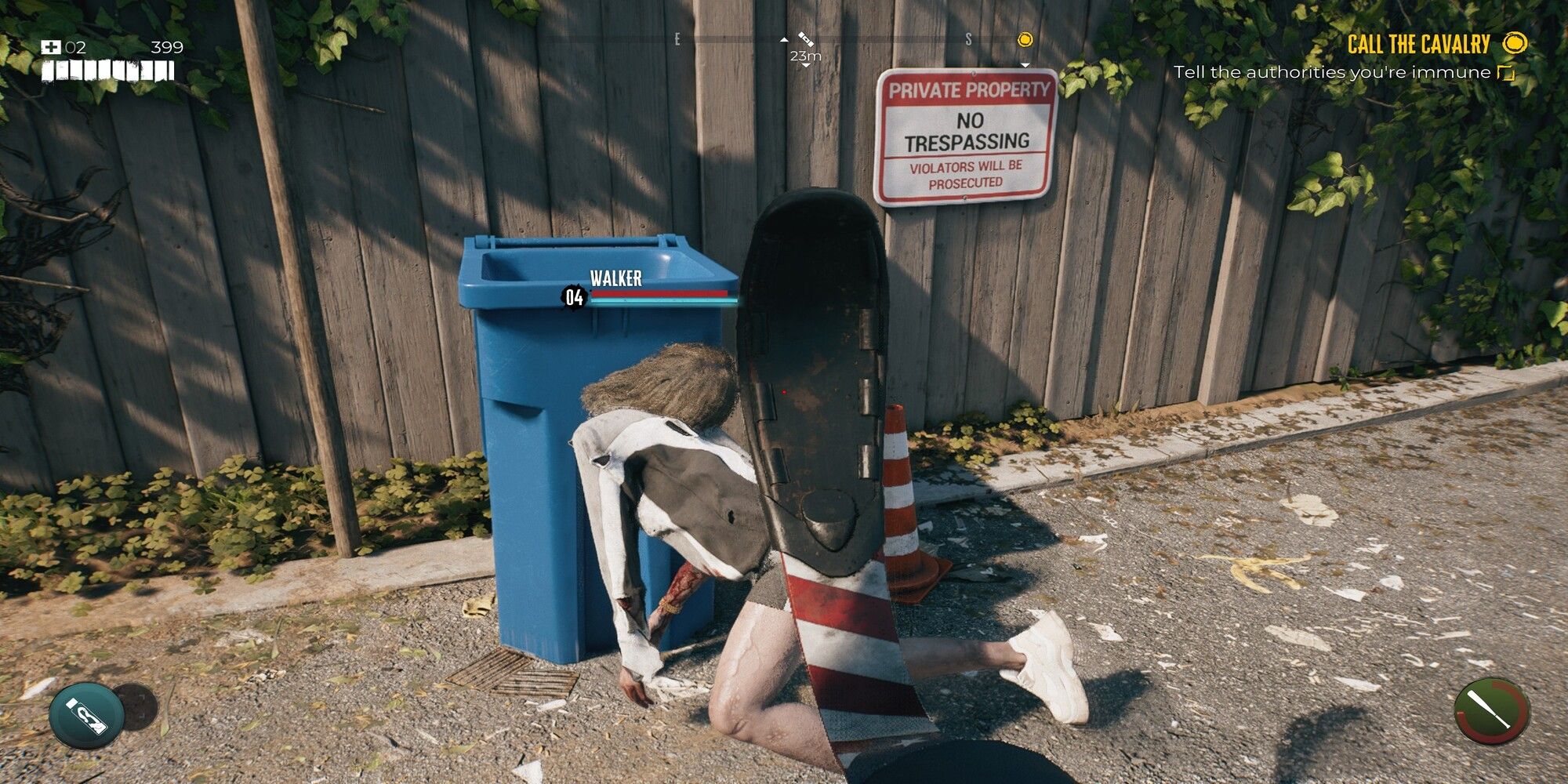Image resolution: width=1568 pixels, height=784 pixels.
Task: Open the Call the Cavalry quest tracker
Action: pos(1417,45)
